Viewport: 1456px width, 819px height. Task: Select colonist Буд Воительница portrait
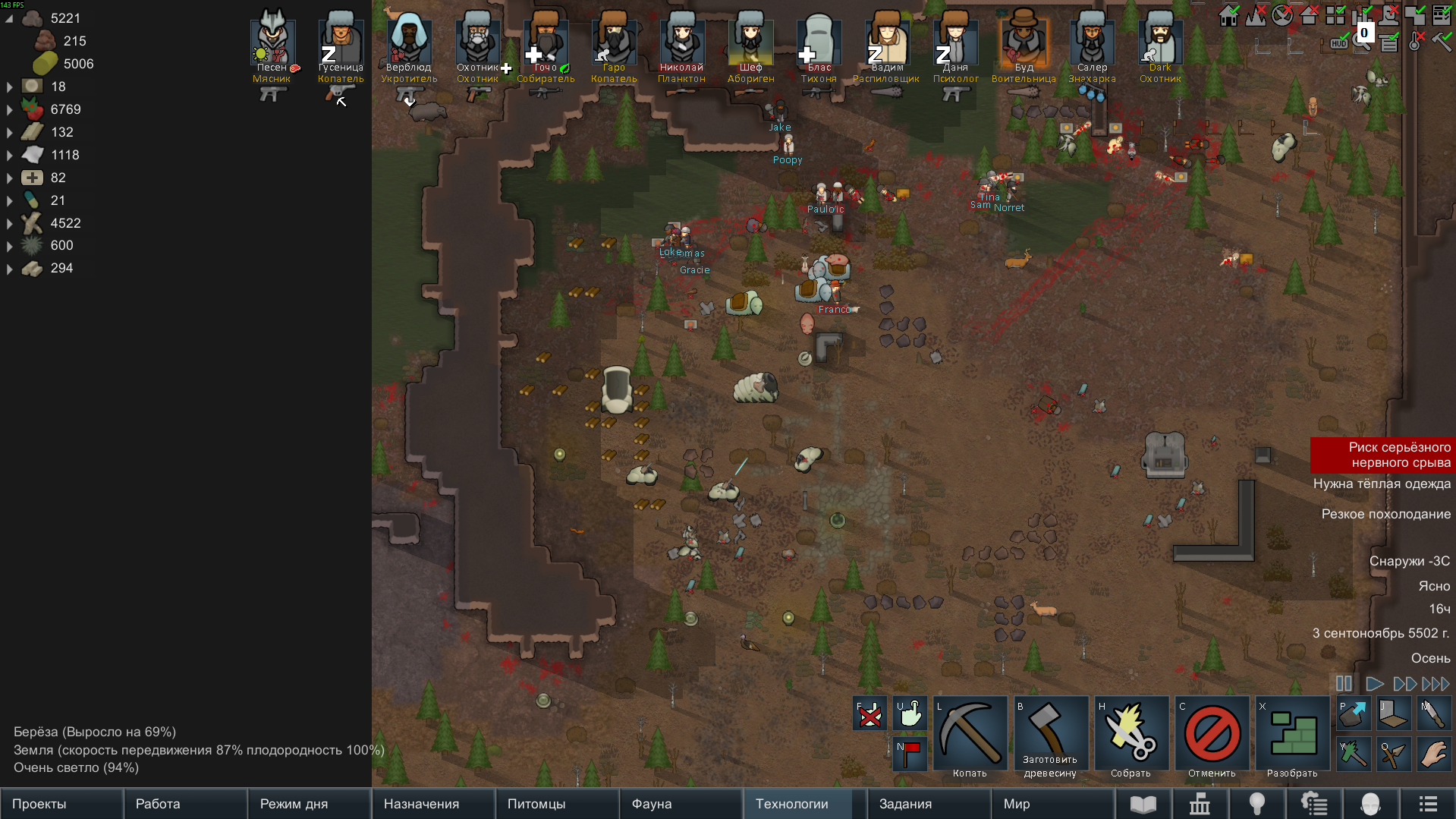coord(1024,43)
